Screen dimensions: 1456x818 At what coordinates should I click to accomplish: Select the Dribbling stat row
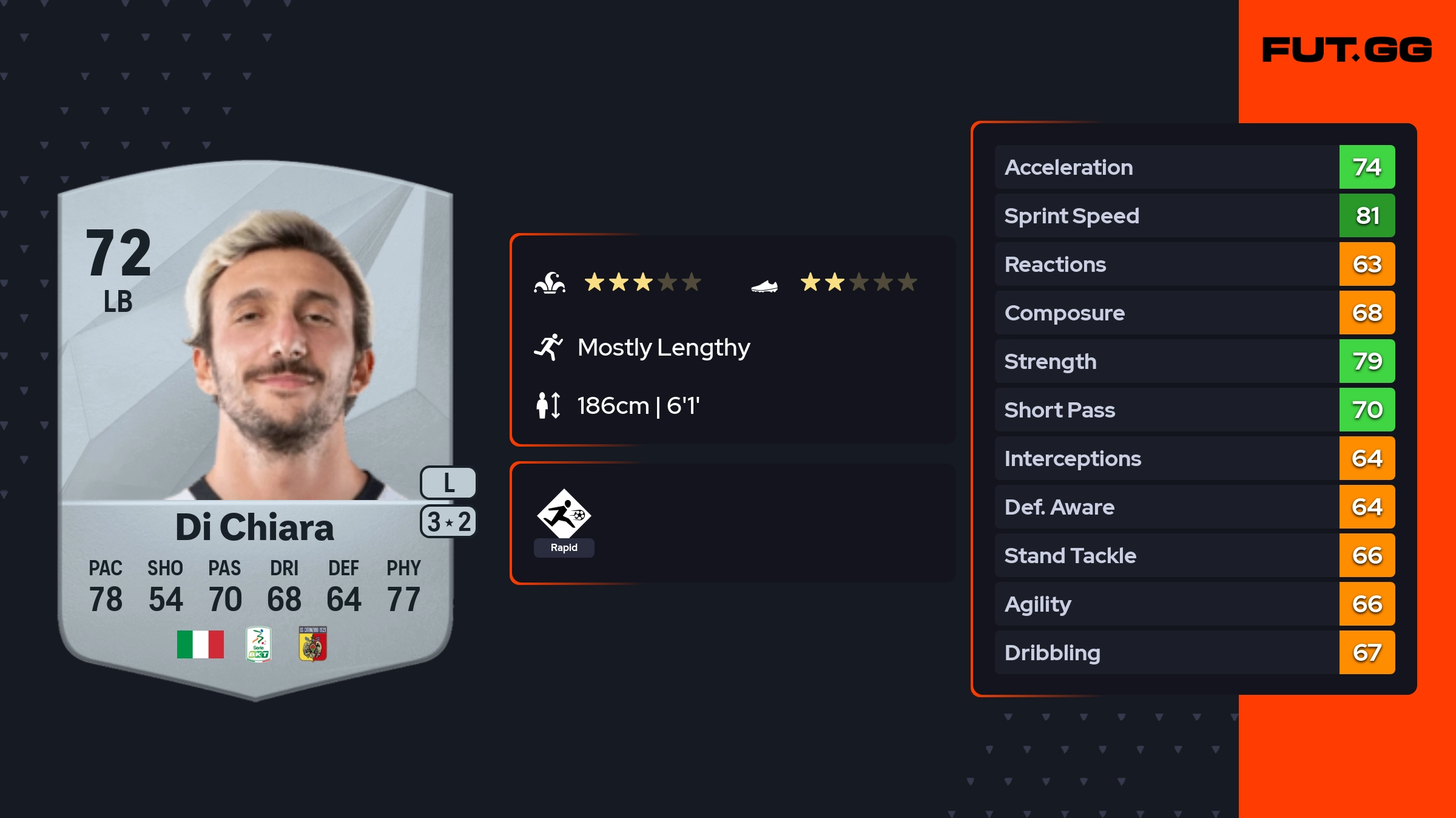pyautogui.click(x=1194, y=652)
